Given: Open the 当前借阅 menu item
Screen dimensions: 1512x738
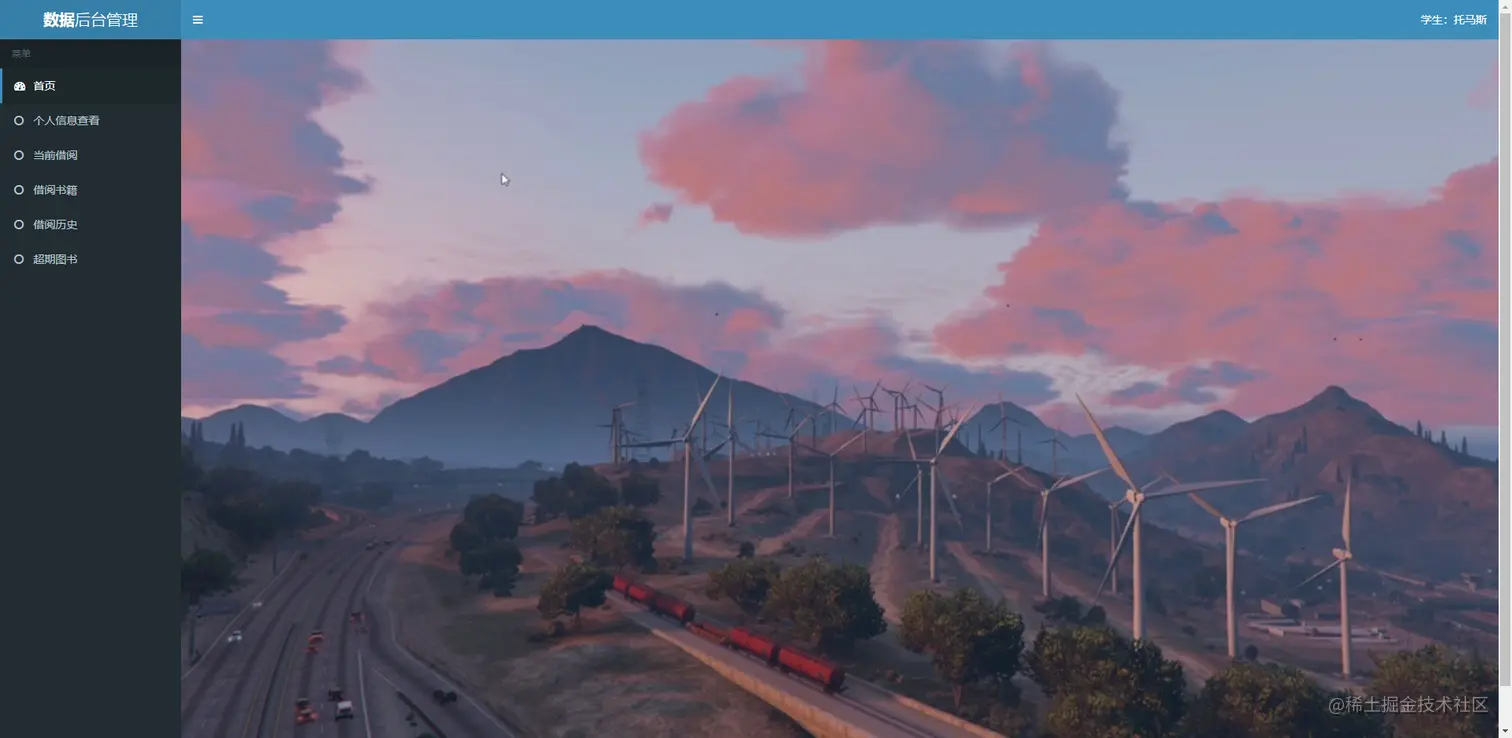Looking at the screenshot, I should point(55,155).
